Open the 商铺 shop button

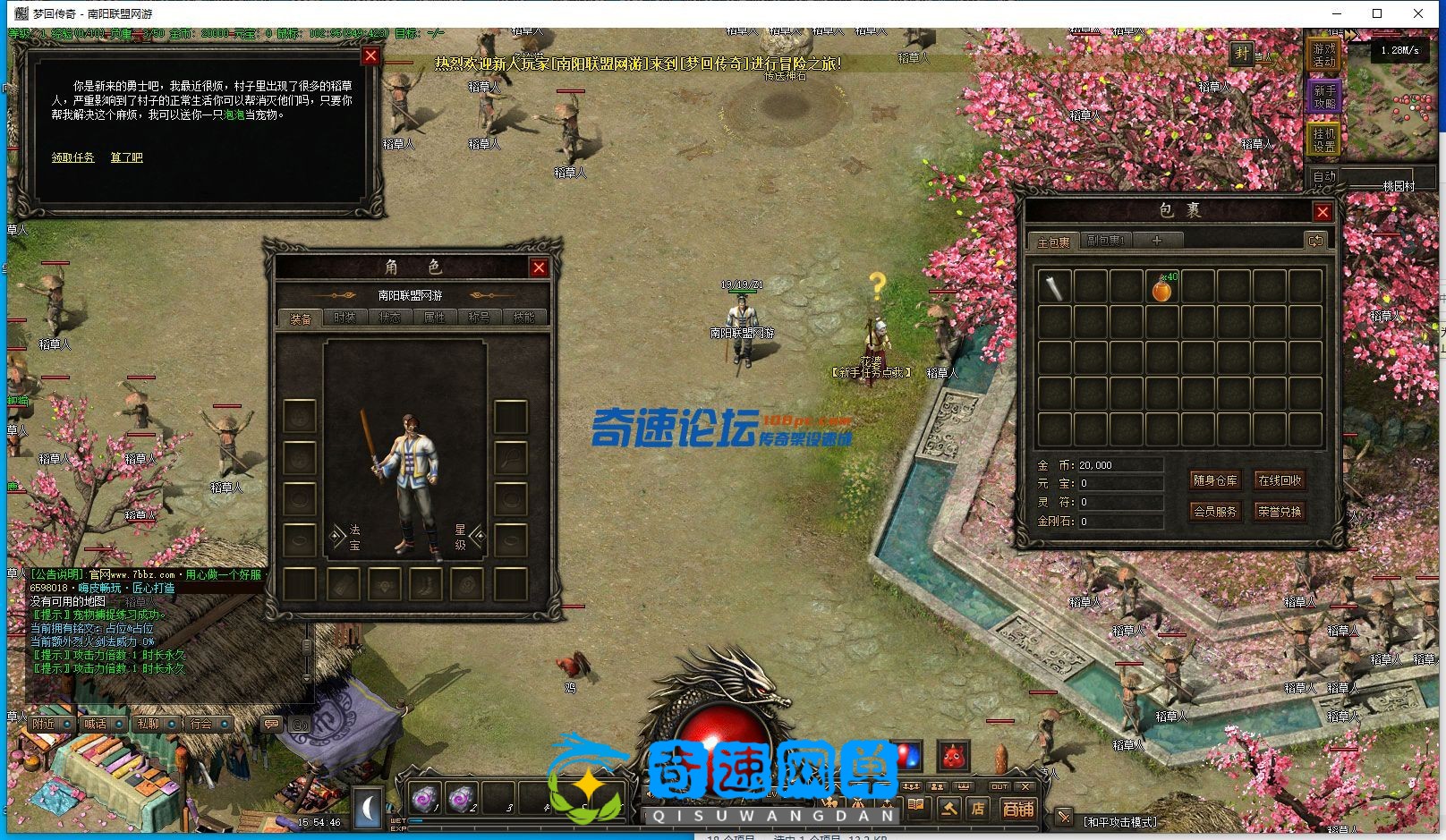click(1017, 810)
